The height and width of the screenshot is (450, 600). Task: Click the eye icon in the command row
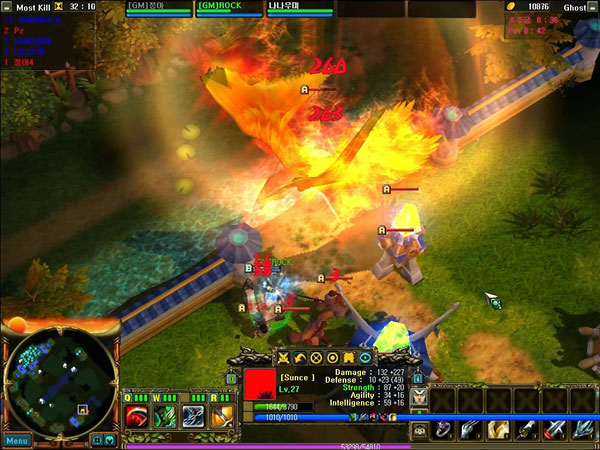pyautogui.click(x=365, y=357)
